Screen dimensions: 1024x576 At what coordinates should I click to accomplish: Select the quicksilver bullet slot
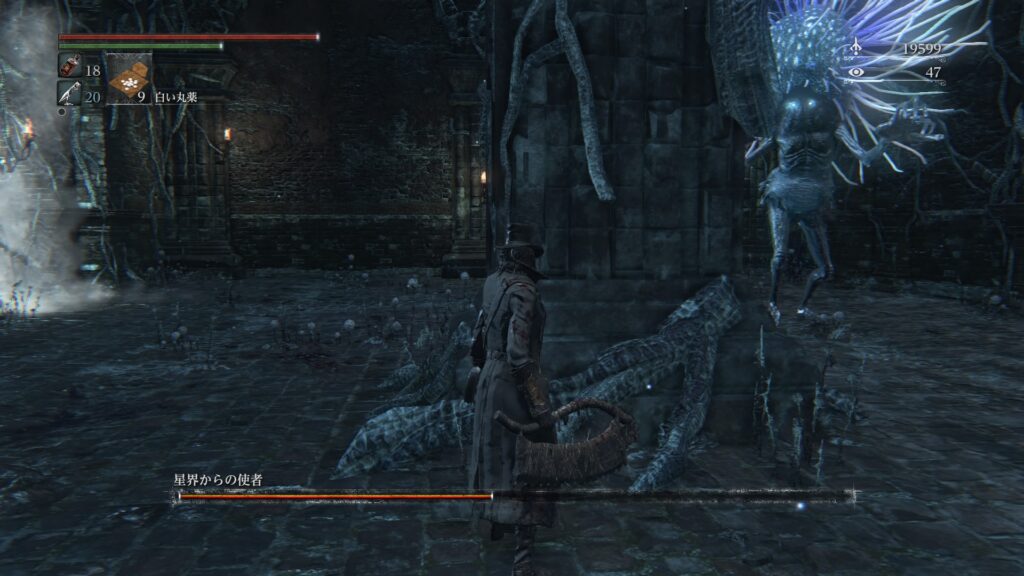67,93
